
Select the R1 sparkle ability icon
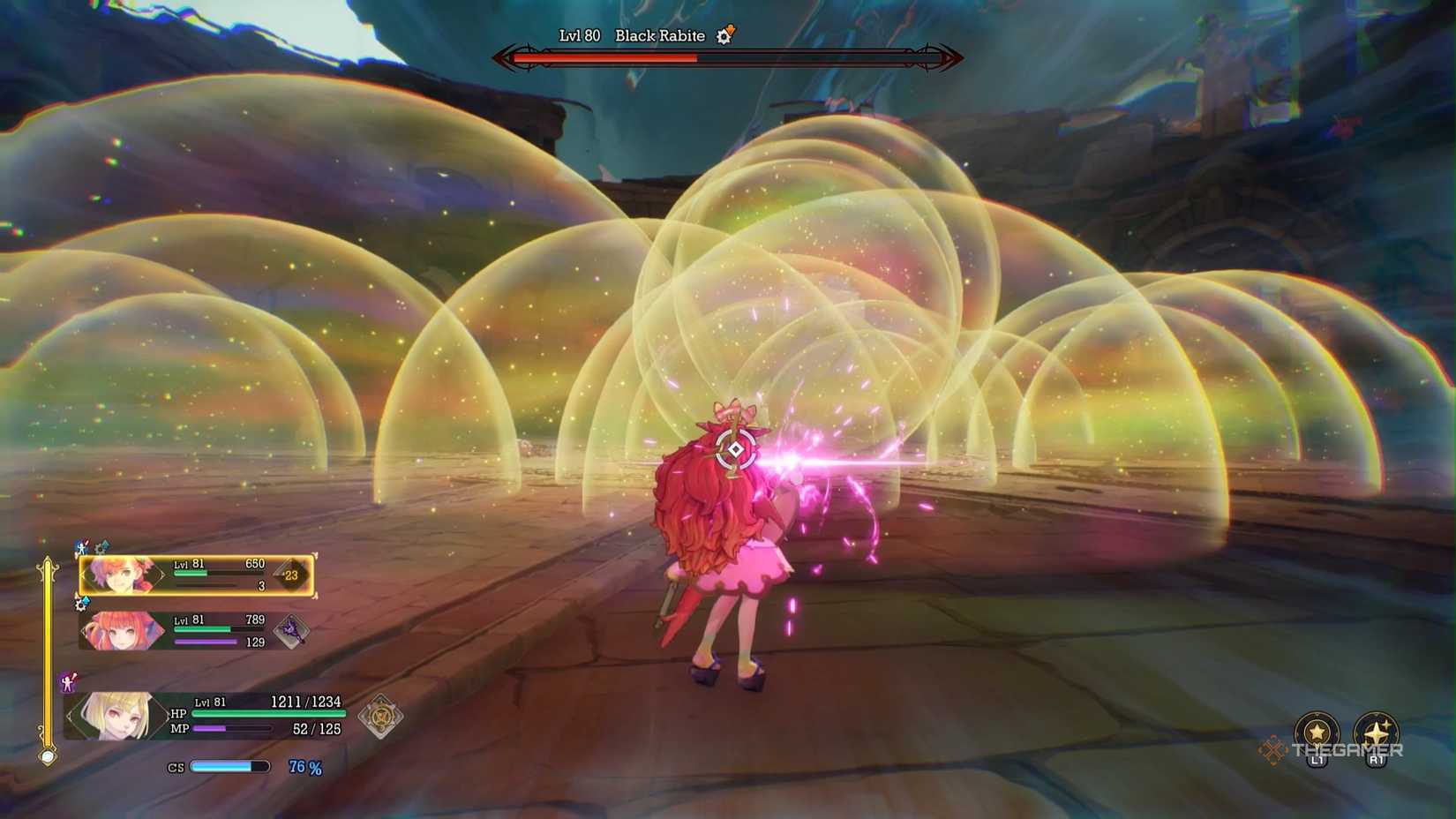[1377, 730]
